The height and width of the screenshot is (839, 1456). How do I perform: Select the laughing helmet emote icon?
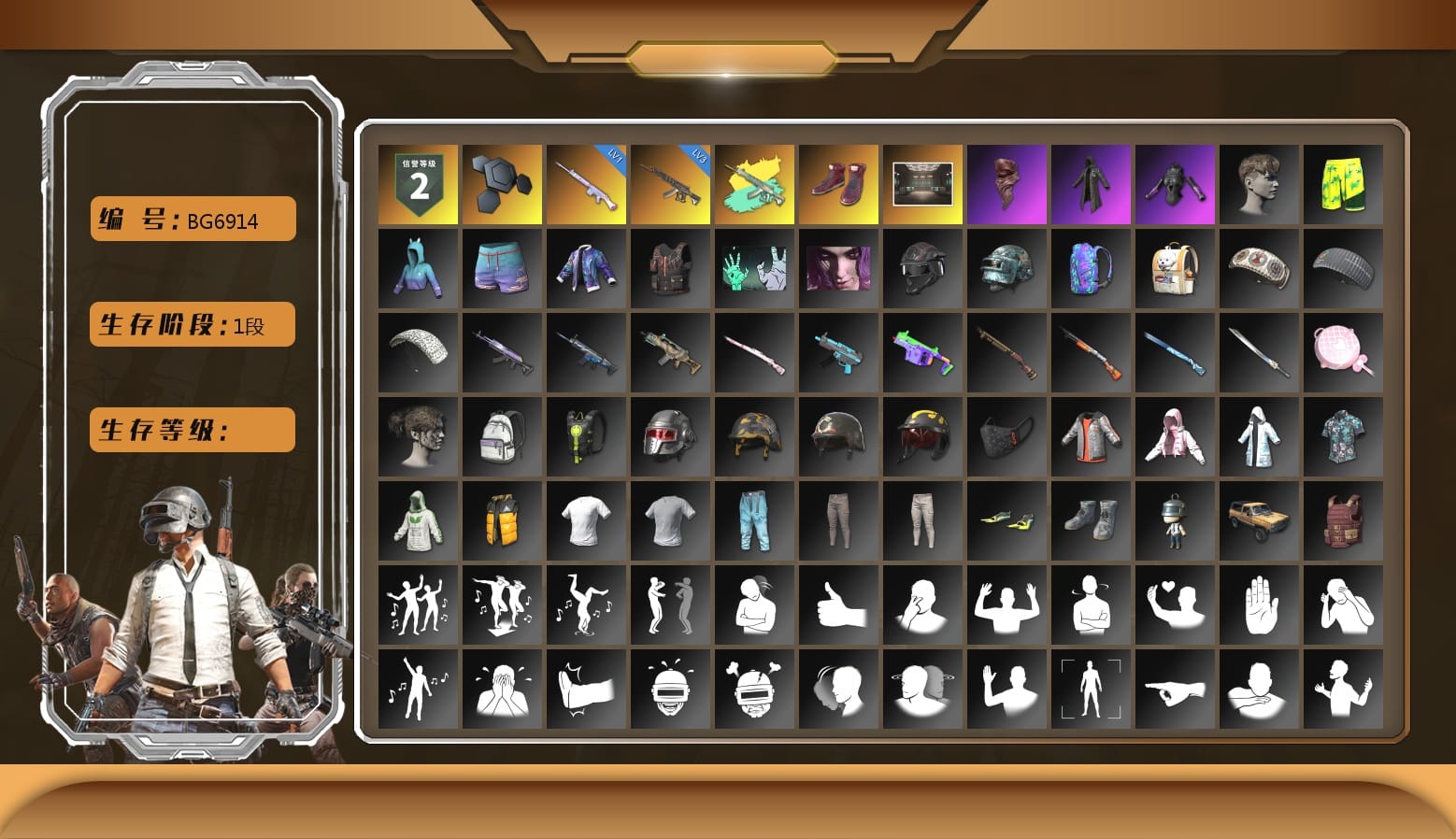coord(671,690)
